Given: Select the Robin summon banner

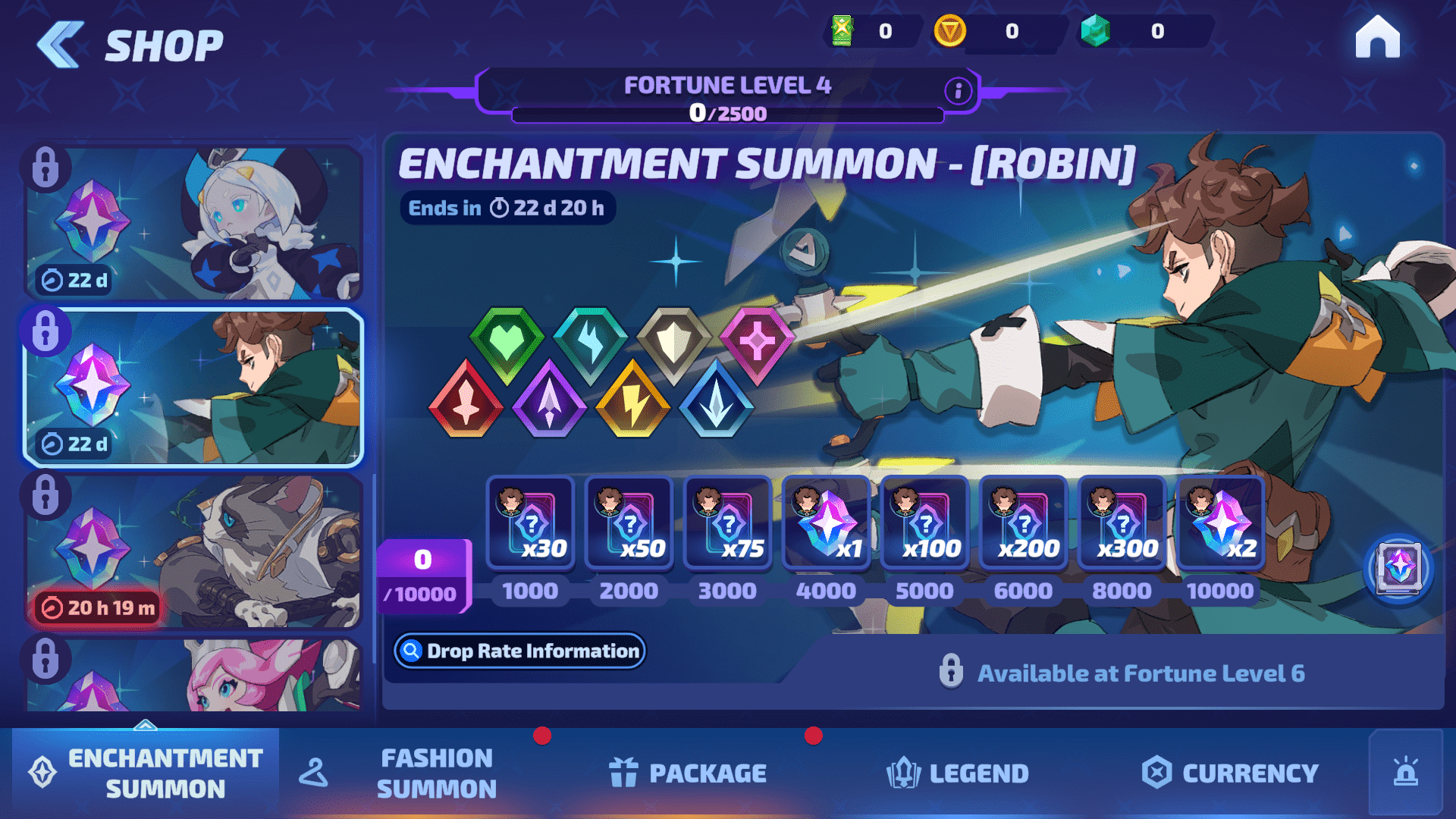Looking at the screenshot, I should pos(194,387).
